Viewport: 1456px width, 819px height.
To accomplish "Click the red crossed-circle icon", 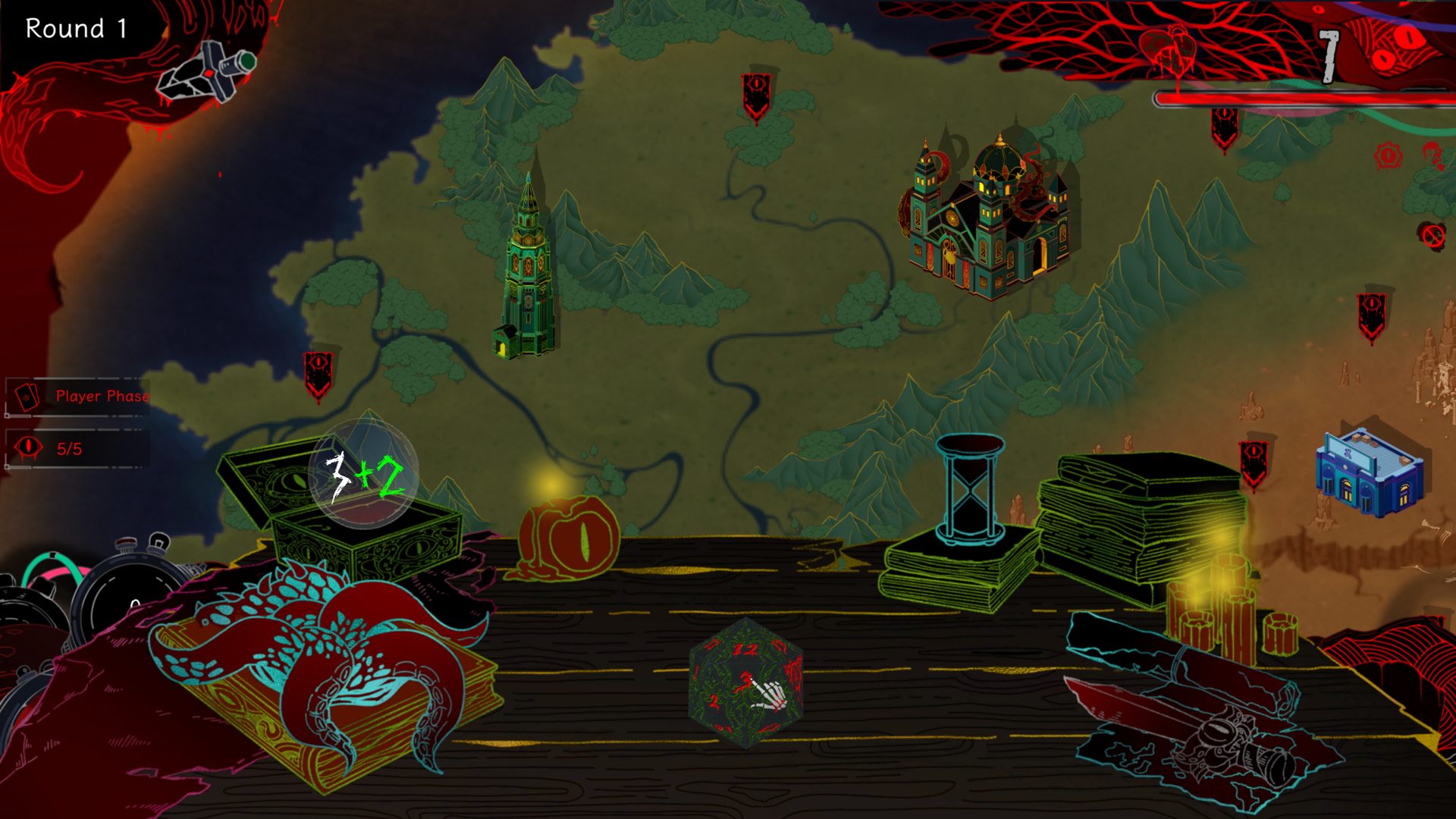I will pyautogui.click(x=1432, y=236).
